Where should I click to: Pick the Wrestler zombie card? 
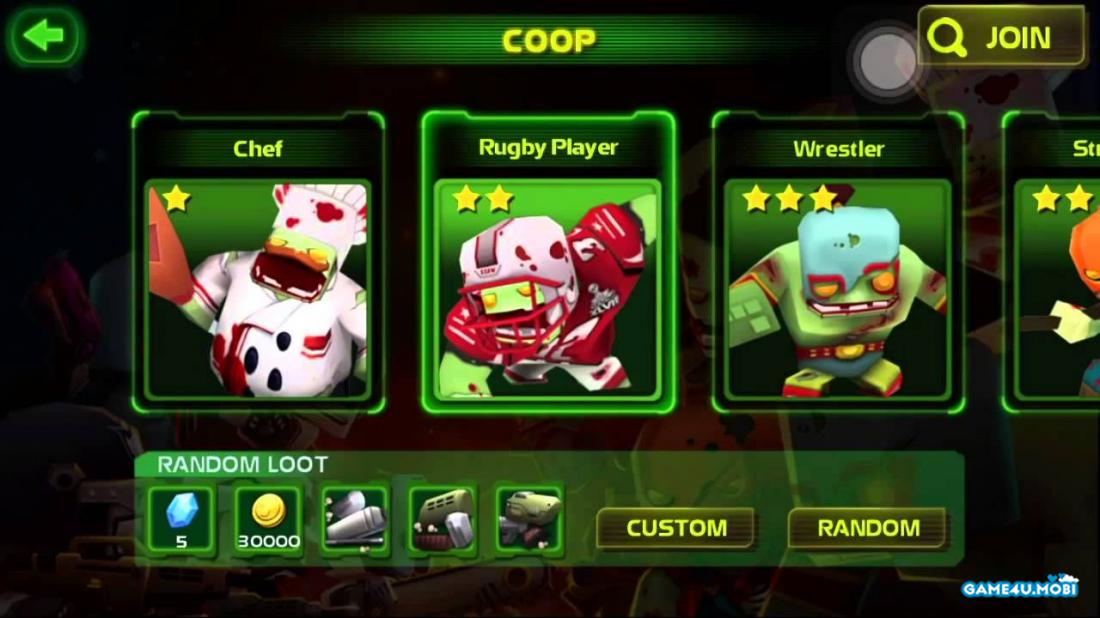(838, 263)
